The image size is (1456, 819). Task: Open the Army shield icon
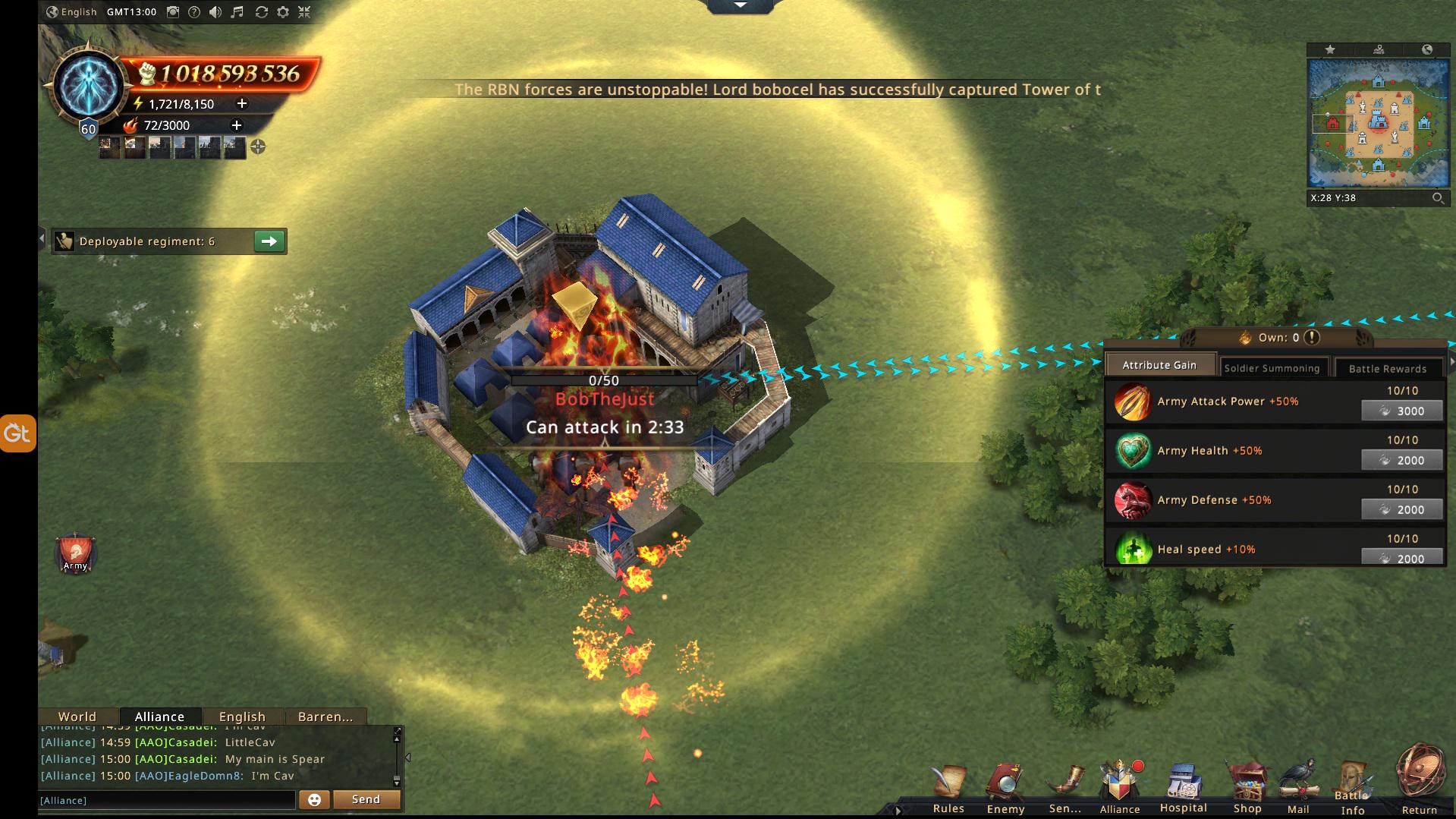pos(75,553)
